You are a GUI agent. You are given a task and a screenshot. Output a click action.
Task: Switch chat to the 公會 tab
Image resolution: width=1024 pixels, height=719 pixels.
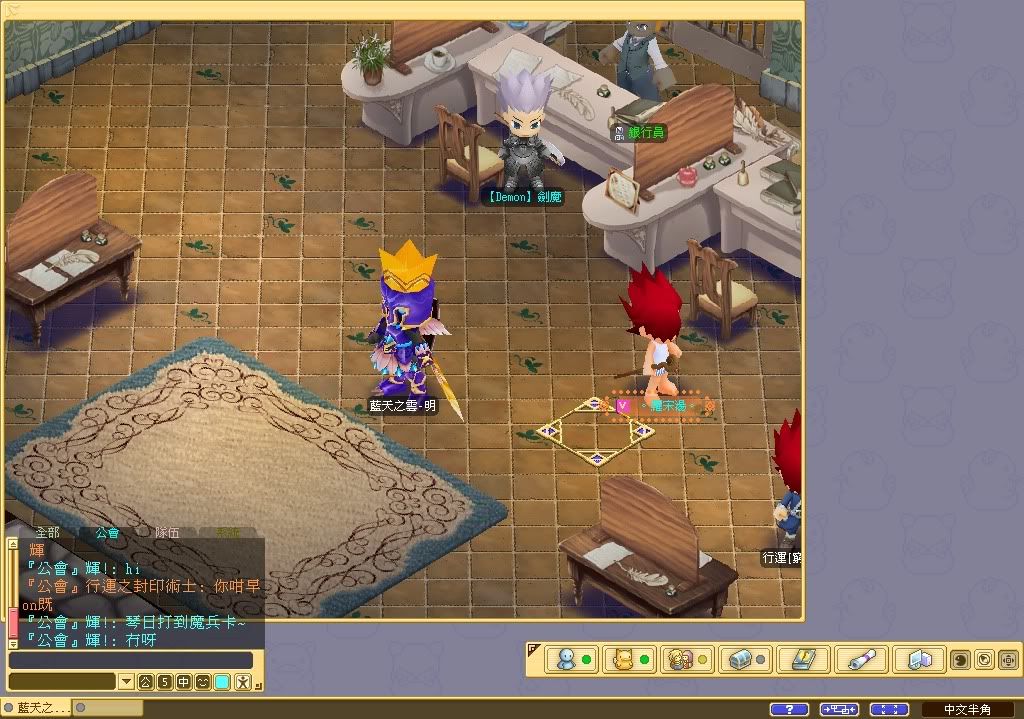107,532
